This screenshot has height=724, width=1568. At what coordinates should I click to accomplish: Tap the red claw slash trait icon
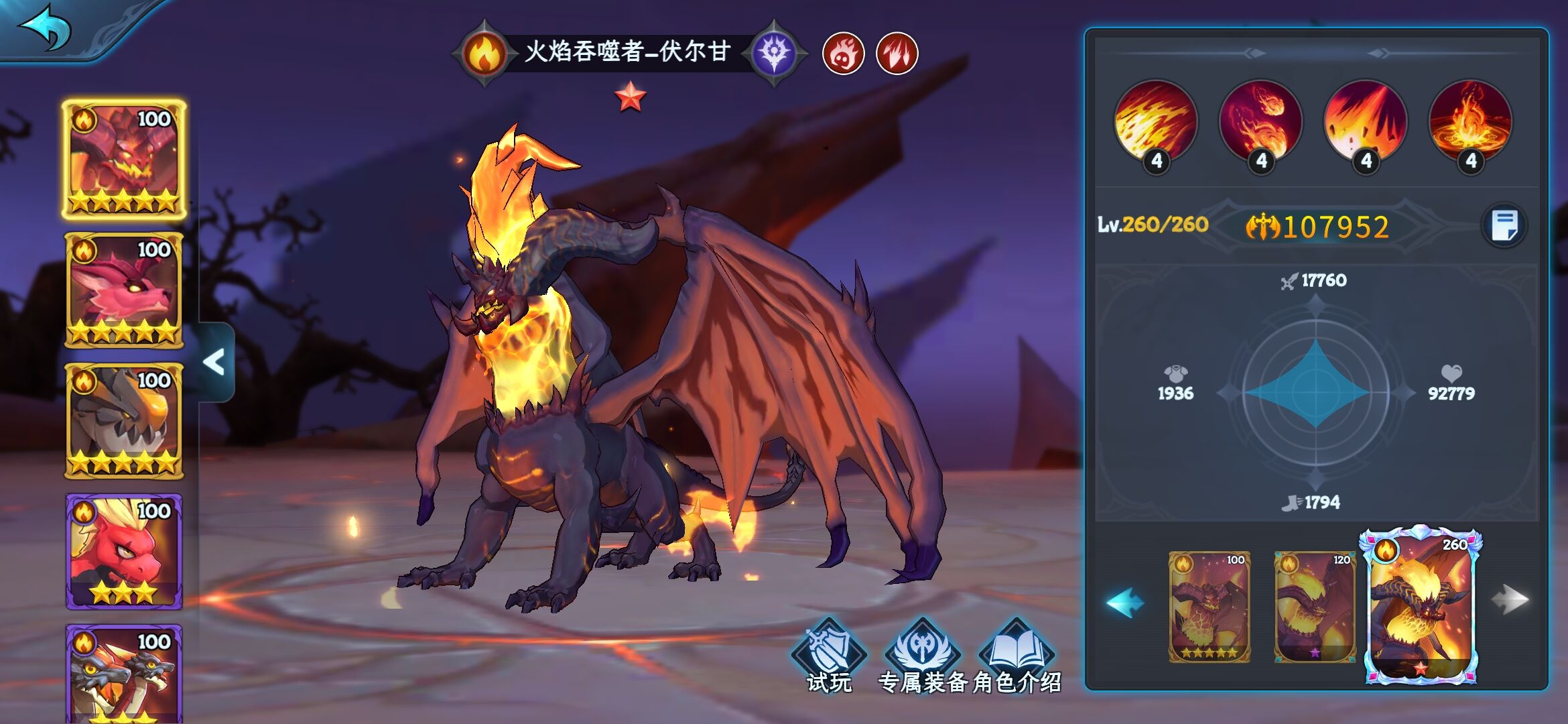coord(897,54)
